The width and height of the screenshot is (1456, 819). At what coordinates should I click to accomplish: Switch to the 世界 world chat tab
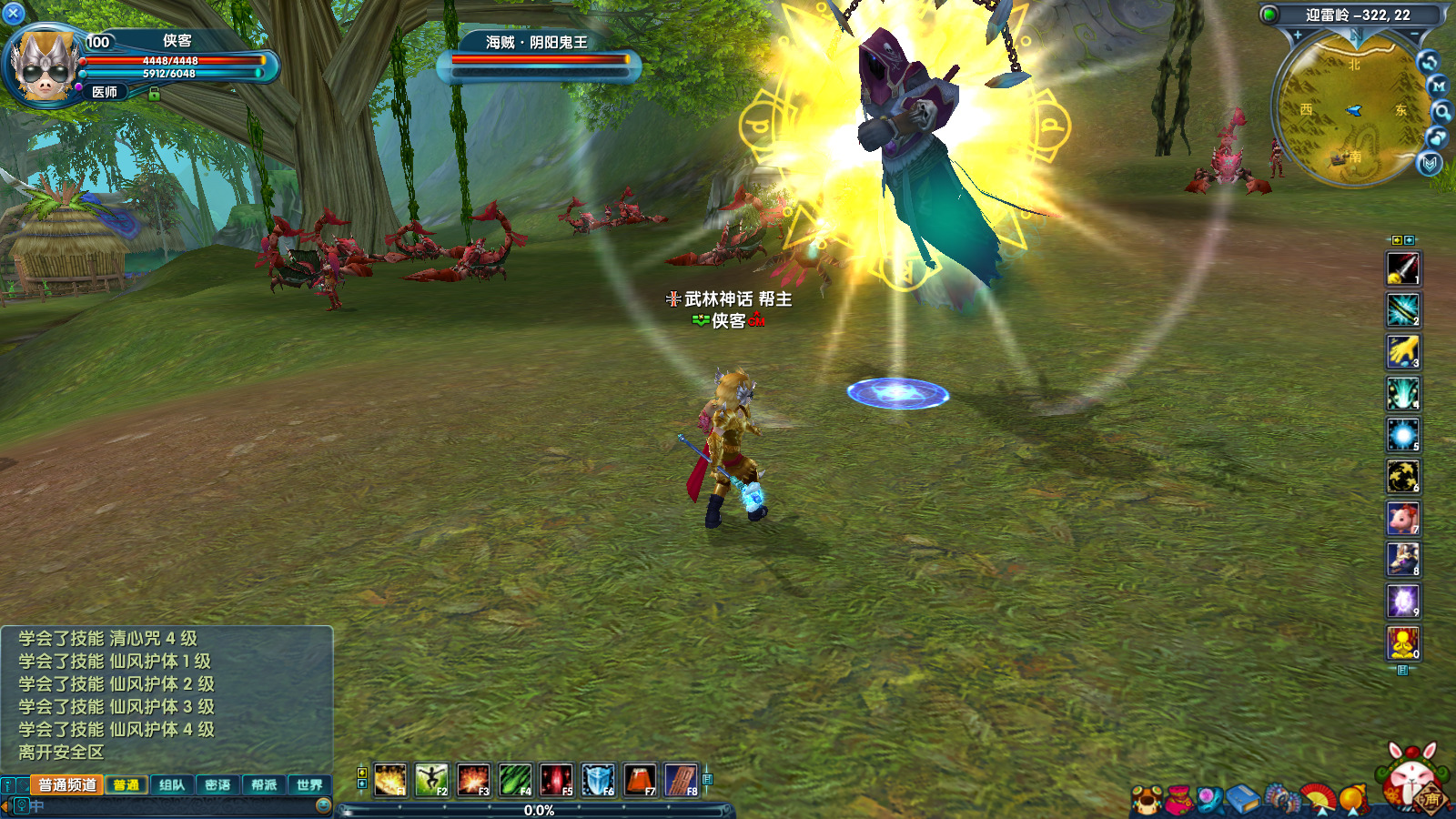(309, 784)
